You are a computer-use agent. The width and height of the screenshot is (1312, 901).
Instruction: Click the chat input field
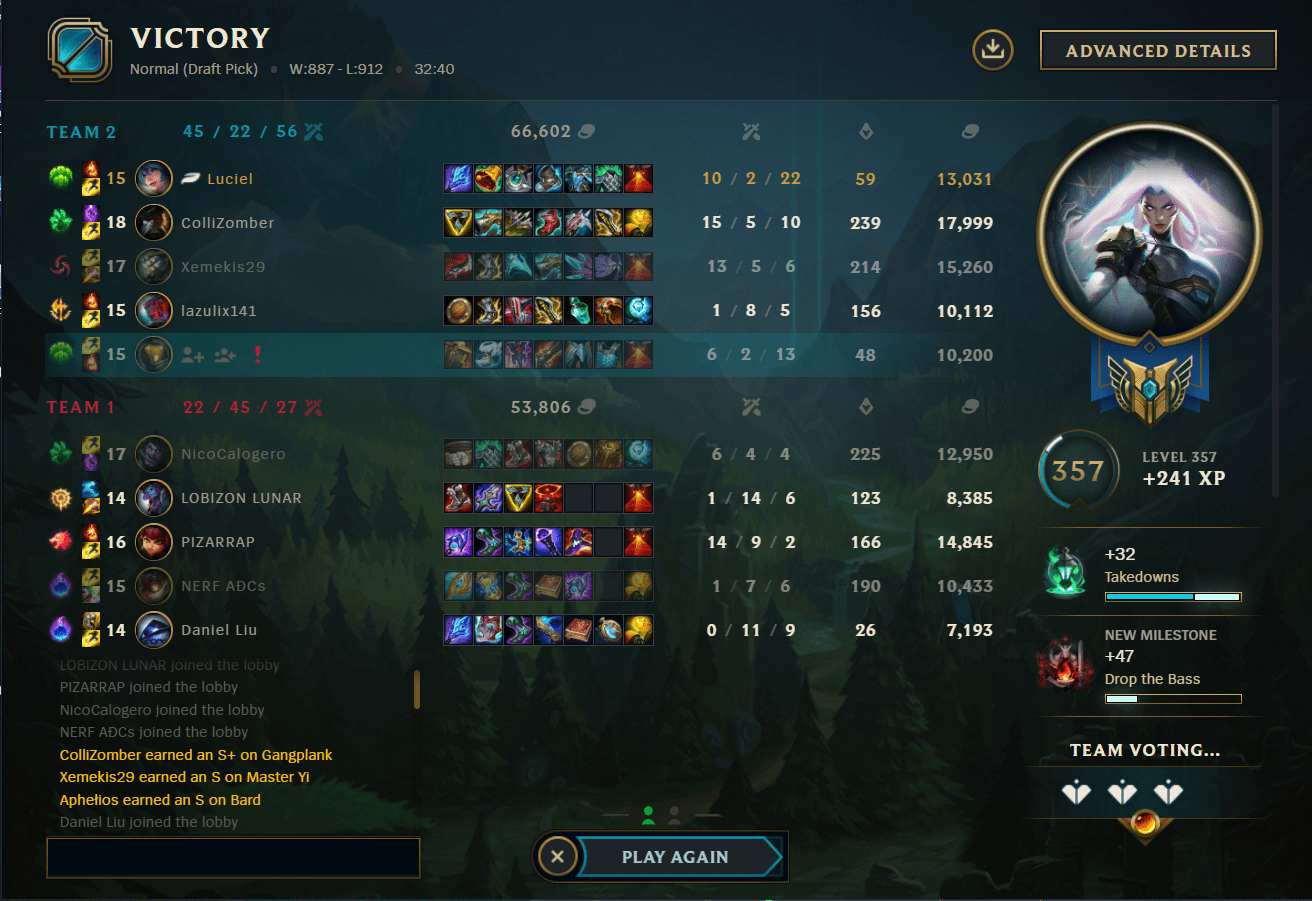pos(232,857)
